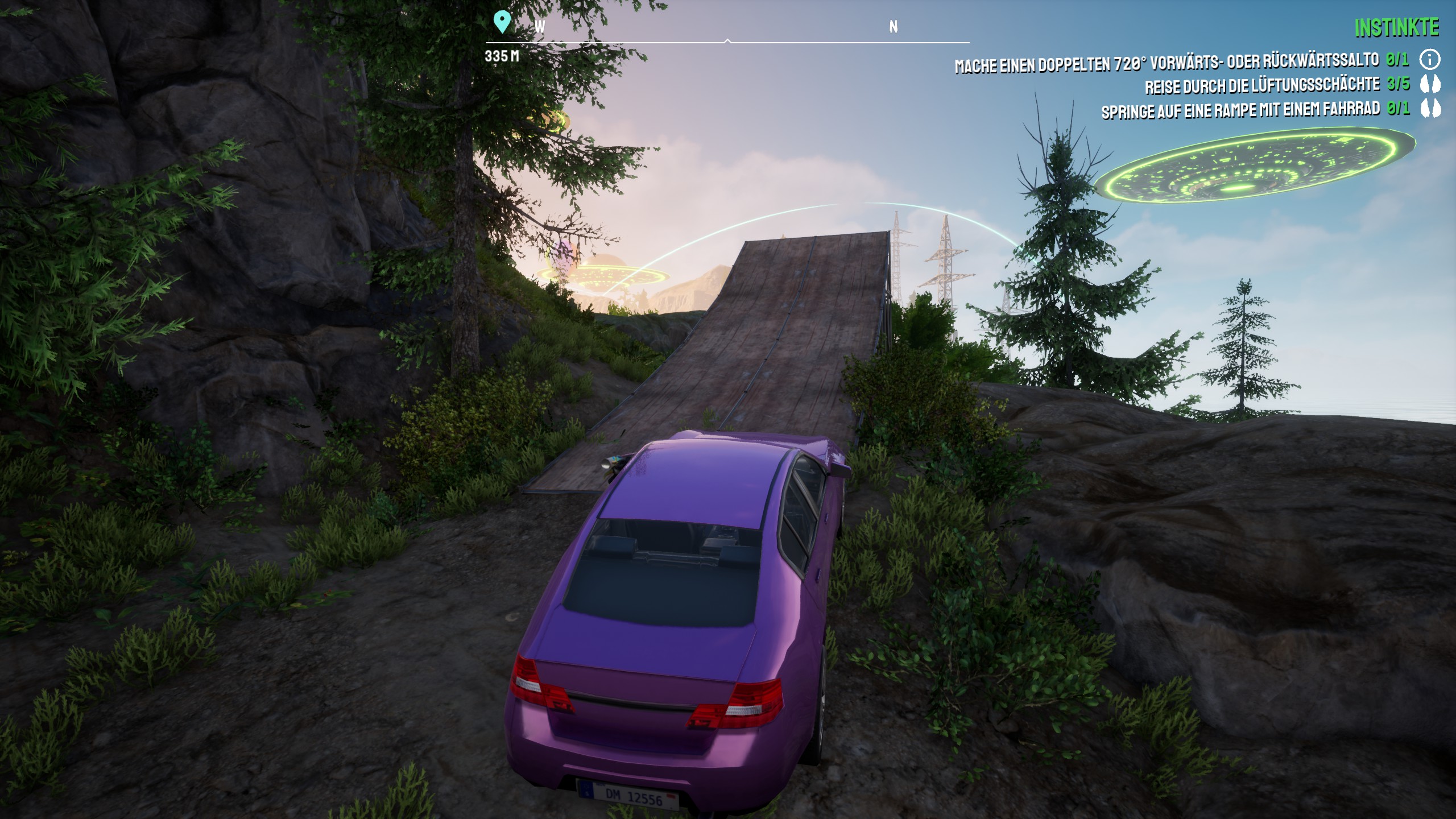This screenshot has height=819, width=1456.
Task: Select the Lüftungsschächte instinct objective
Action: (1261, 86)
